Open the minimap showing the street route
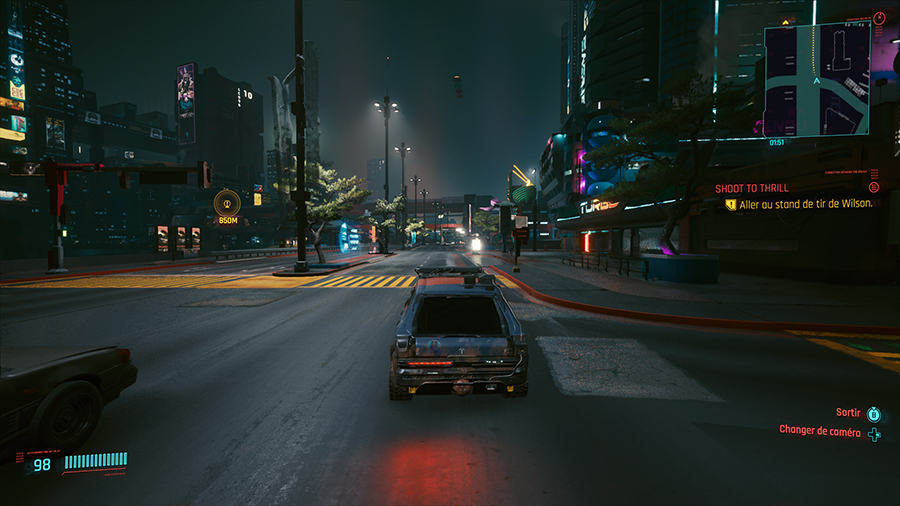This screenshot has width=900, height=506. pos(816,80)
